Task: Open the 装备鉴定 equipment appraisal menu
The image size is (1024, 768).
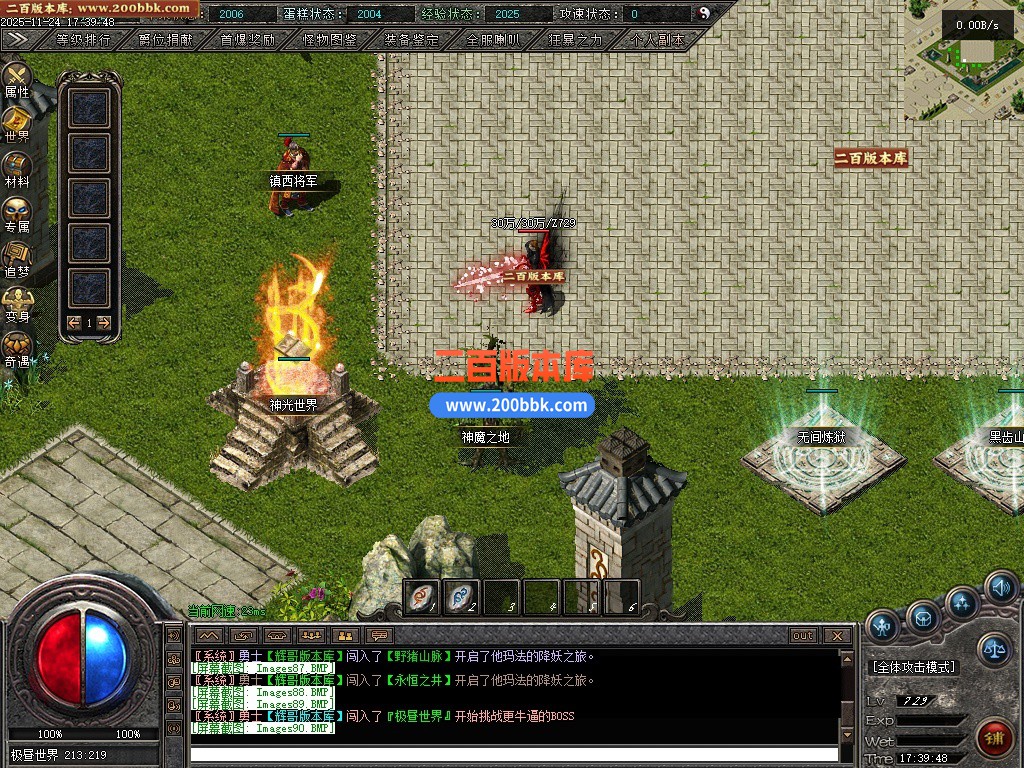Action: click(x=411, y=41)
